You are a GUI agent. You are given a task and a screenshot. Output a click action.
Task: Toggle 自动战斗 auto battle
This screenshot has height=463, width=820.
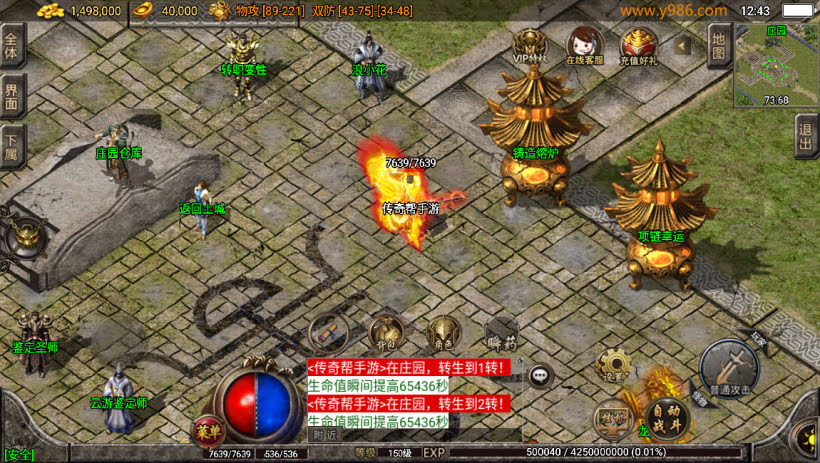click(666, 412)
